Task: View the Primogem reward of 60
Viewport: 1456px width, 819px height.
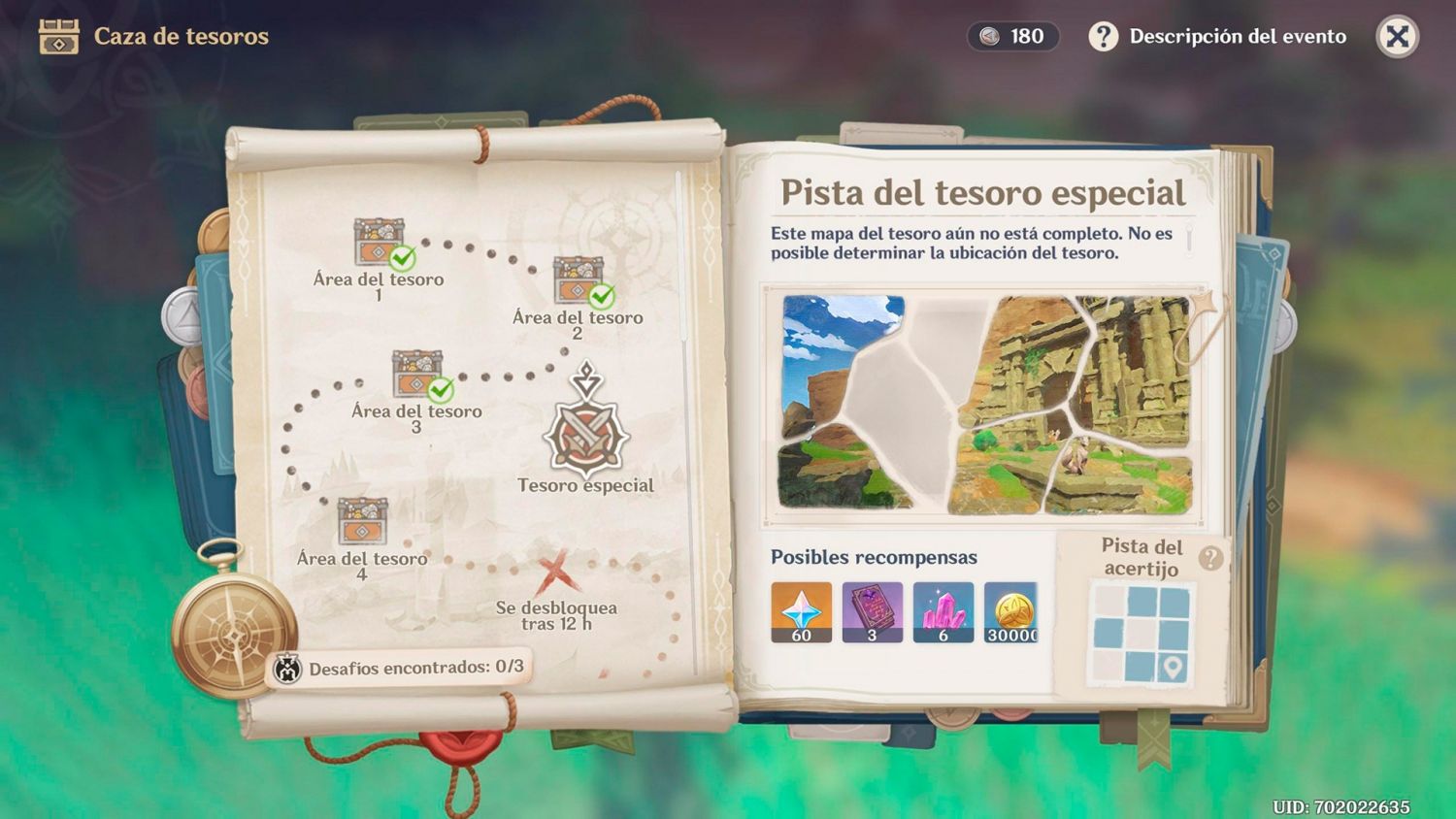Action: (x=801, y=612)
